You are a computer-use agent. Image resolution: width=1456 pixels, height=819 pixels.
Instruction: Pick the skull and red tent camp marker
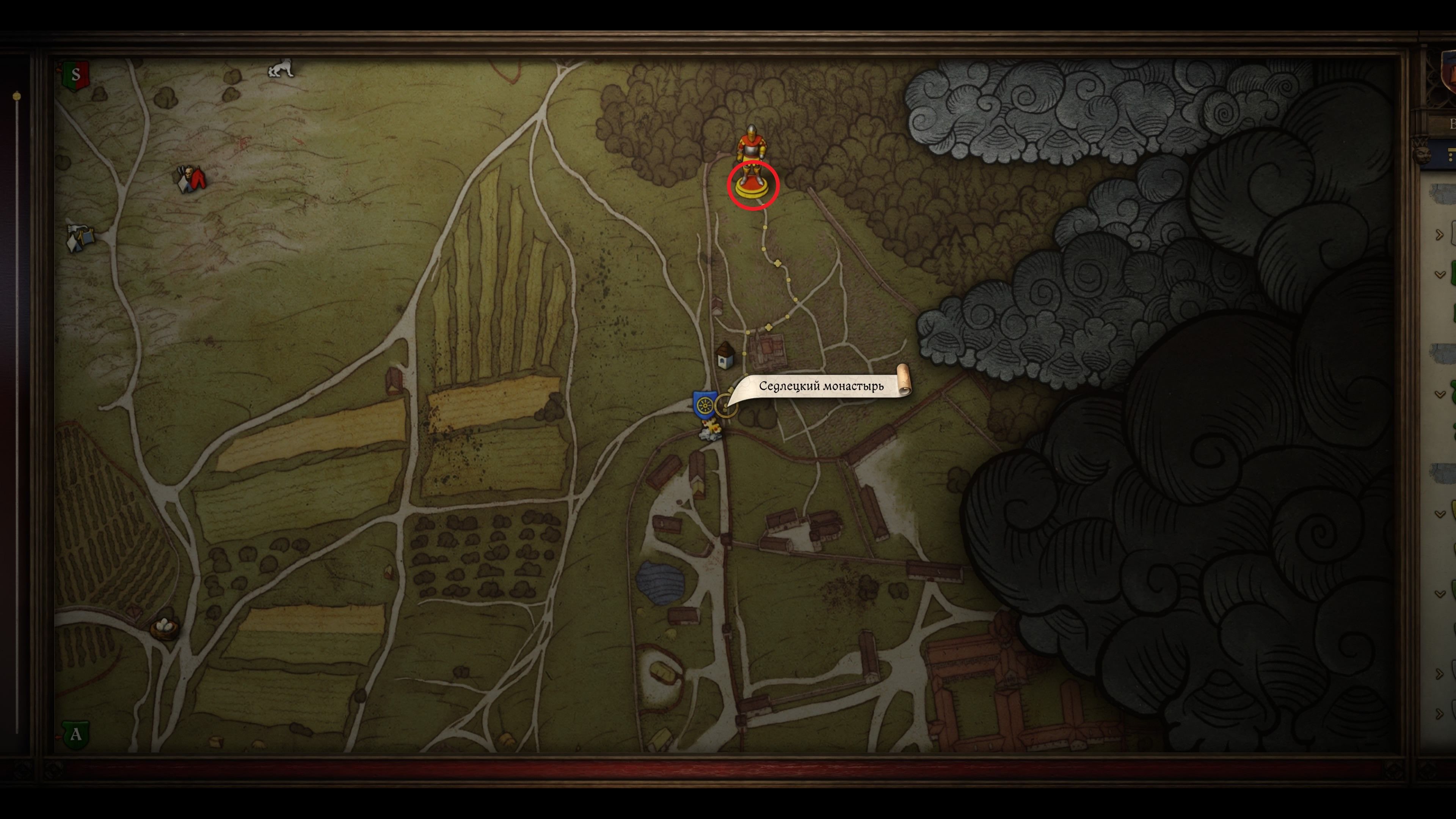click(x=191, y=179)
